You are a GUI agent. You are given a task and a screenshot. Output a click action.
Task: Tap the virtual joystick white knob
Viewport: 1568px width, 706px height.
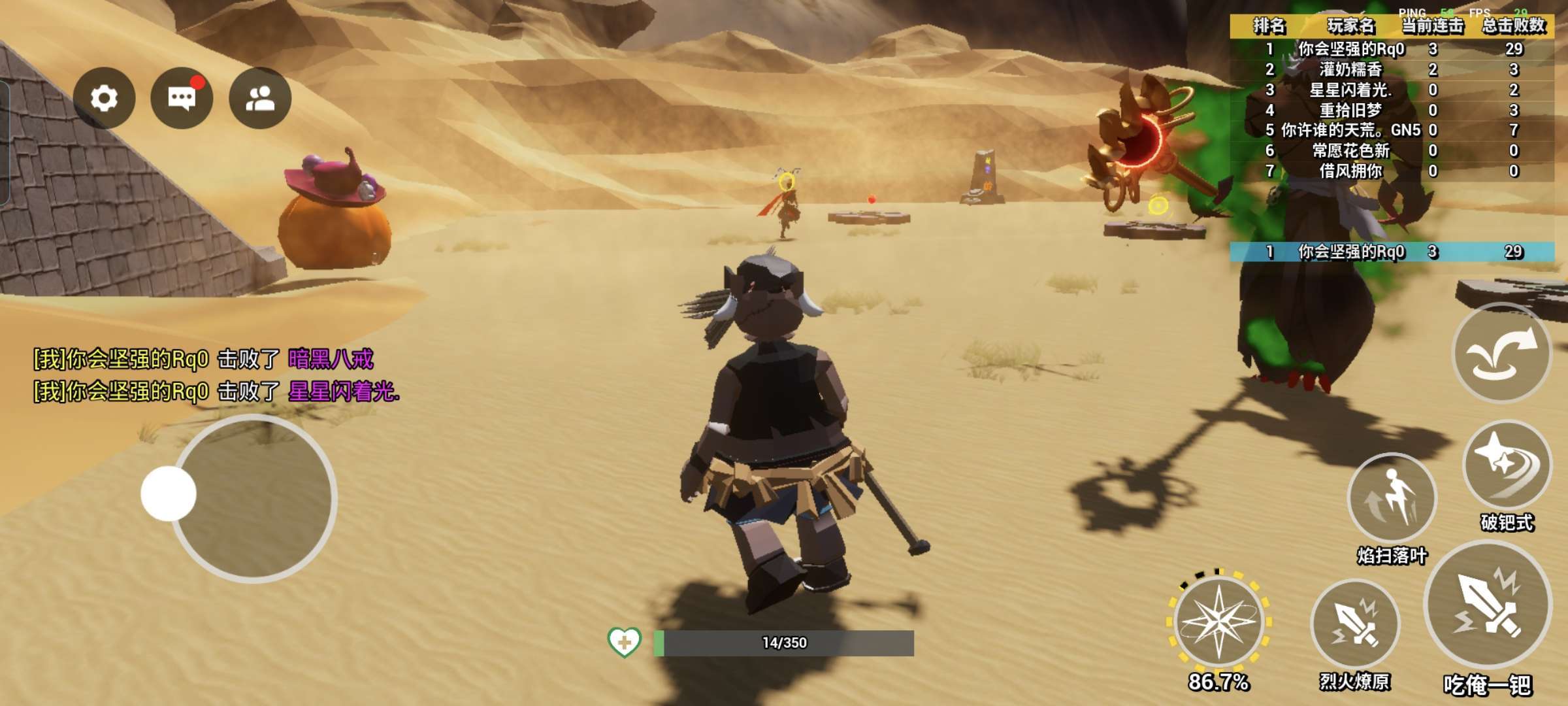coord(169,494)
